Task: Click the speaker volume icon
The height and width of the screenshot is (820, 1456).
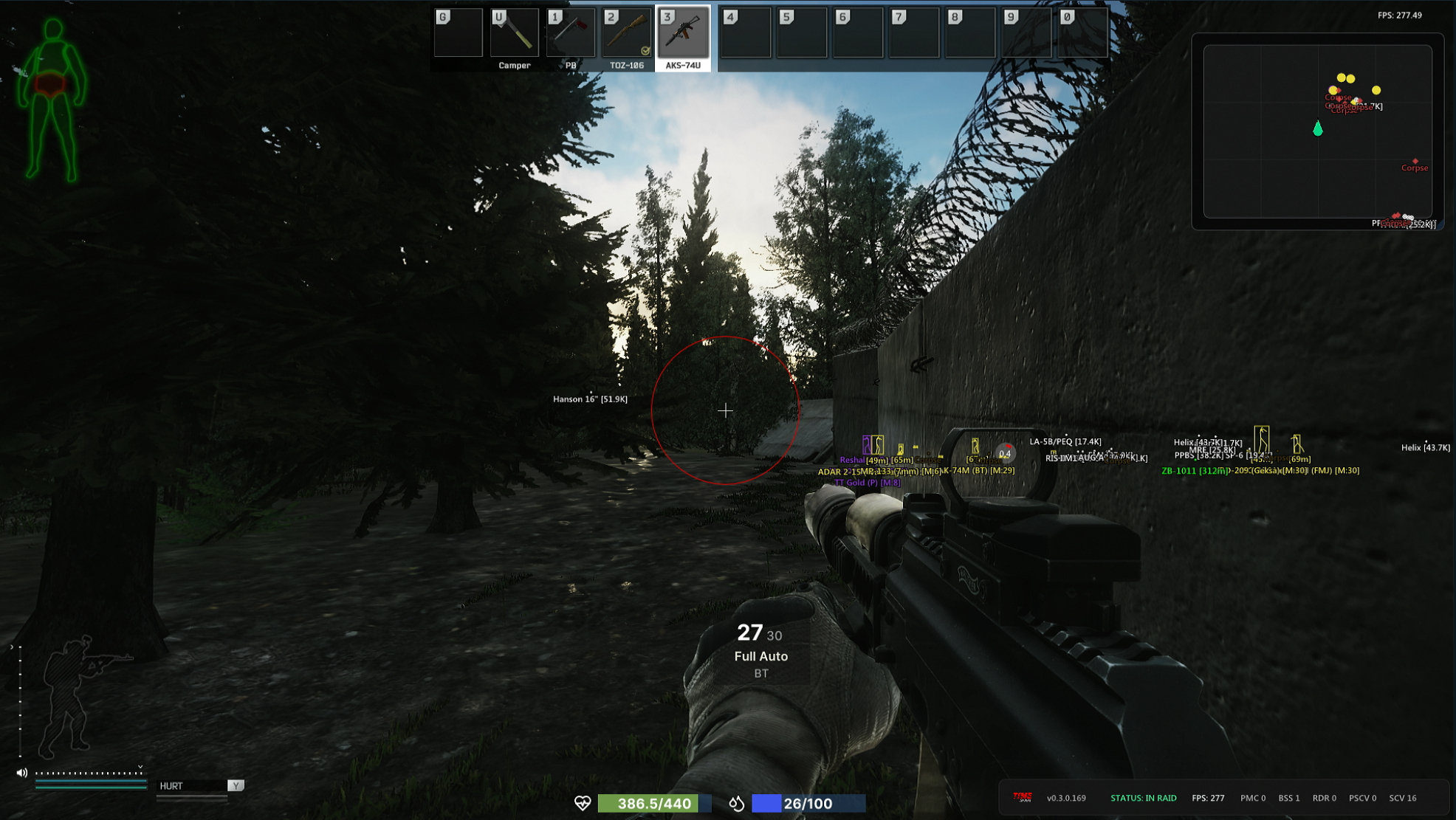Action: point(22,773)
